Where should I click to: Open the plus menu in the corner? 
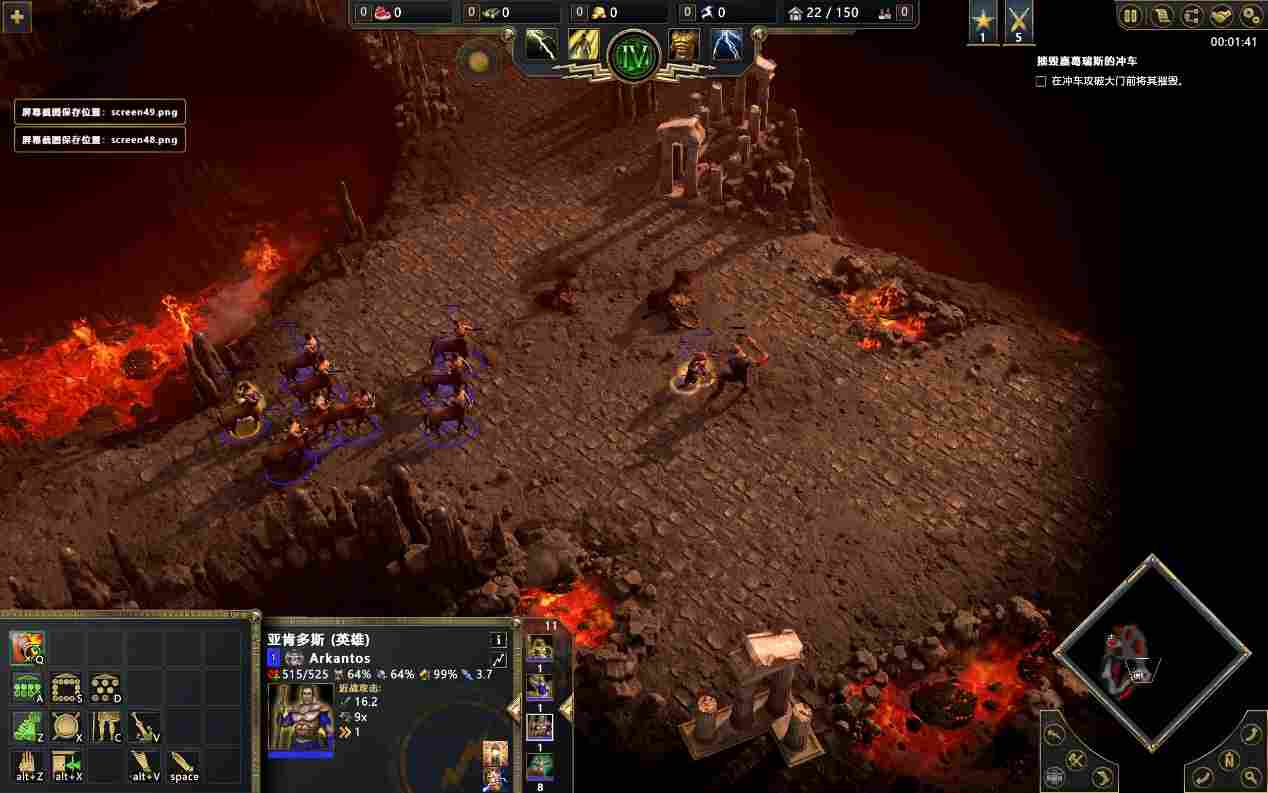[16, 16]
